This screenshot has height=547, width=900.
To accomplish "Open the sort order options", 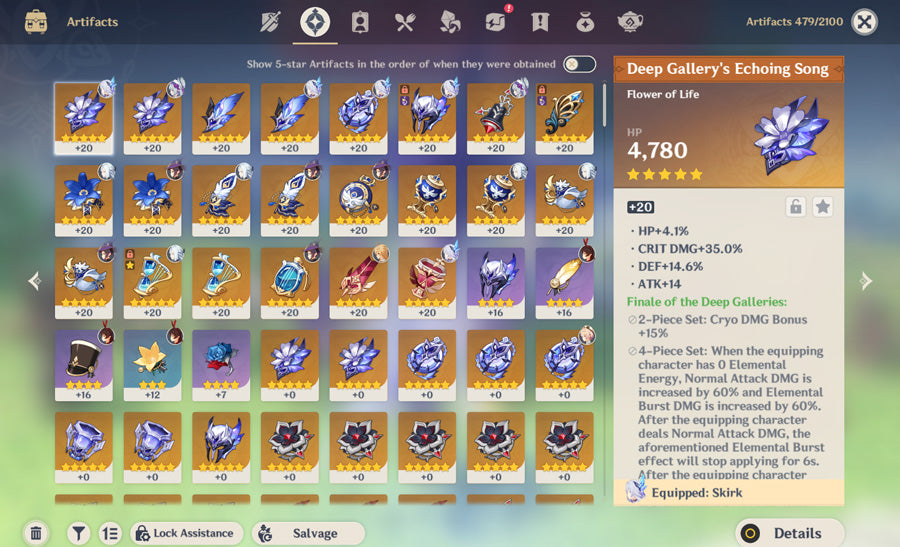I will (x=110, y=533).
